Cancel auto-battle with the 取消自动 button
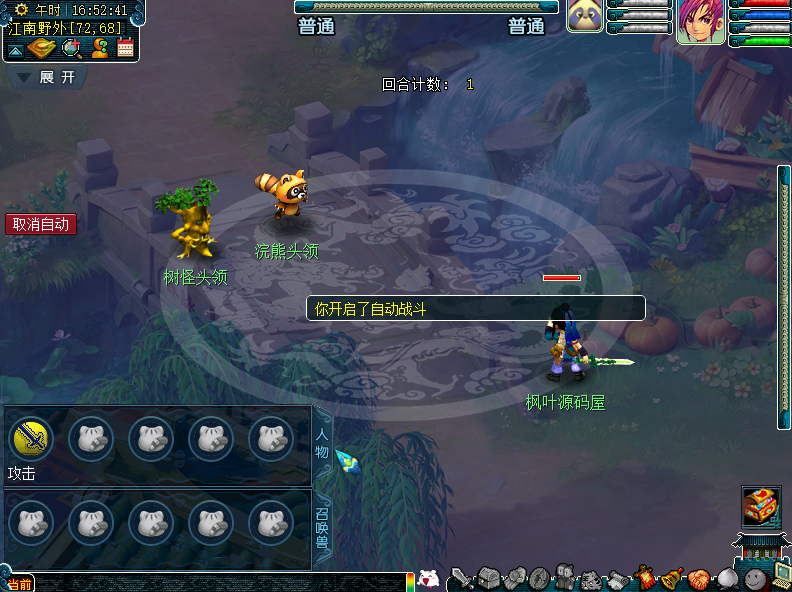Screen dimensions: 792x592 (x=41, y=224)
